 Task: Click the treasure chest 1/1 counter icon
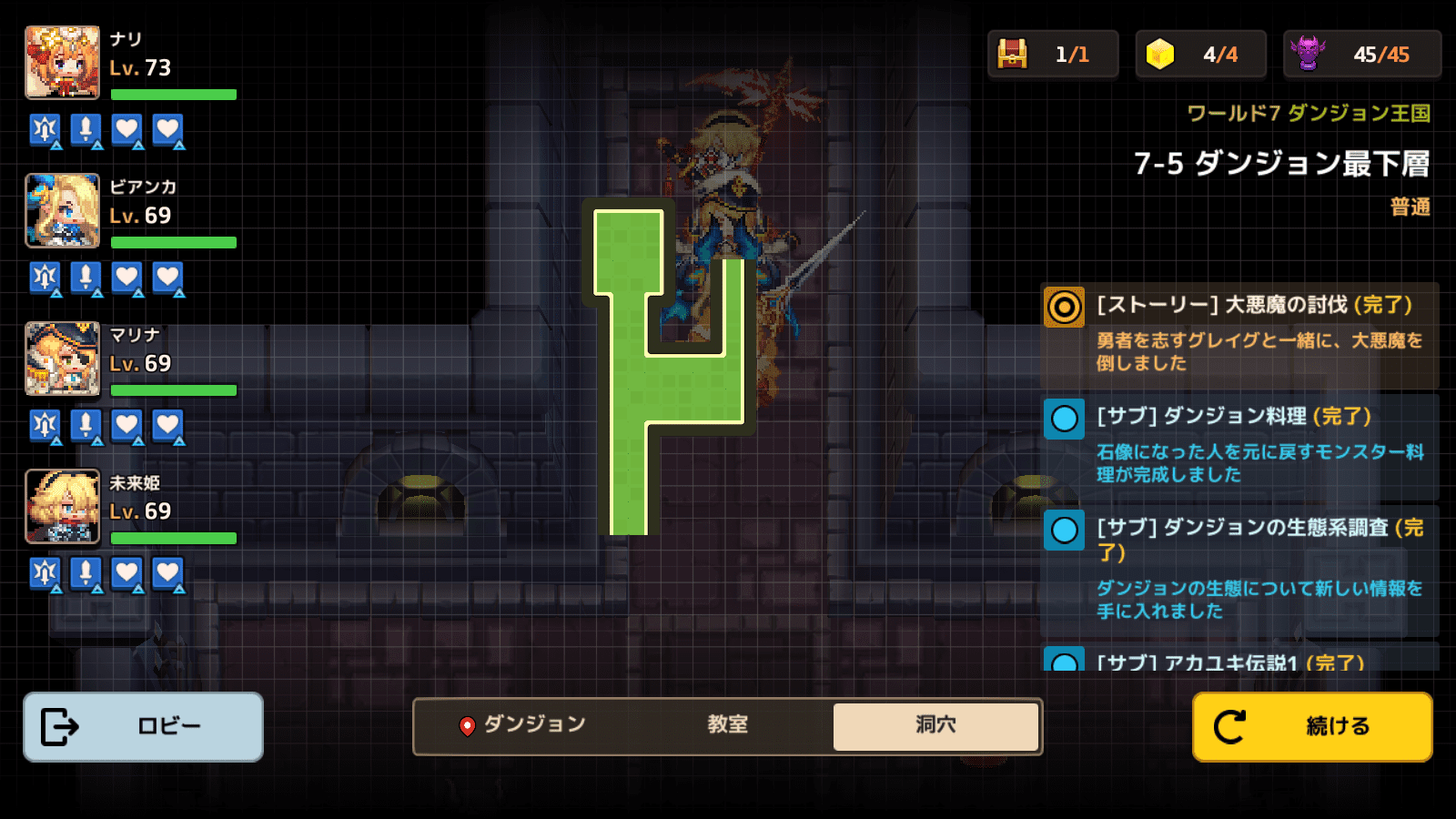click(1013, 54)
